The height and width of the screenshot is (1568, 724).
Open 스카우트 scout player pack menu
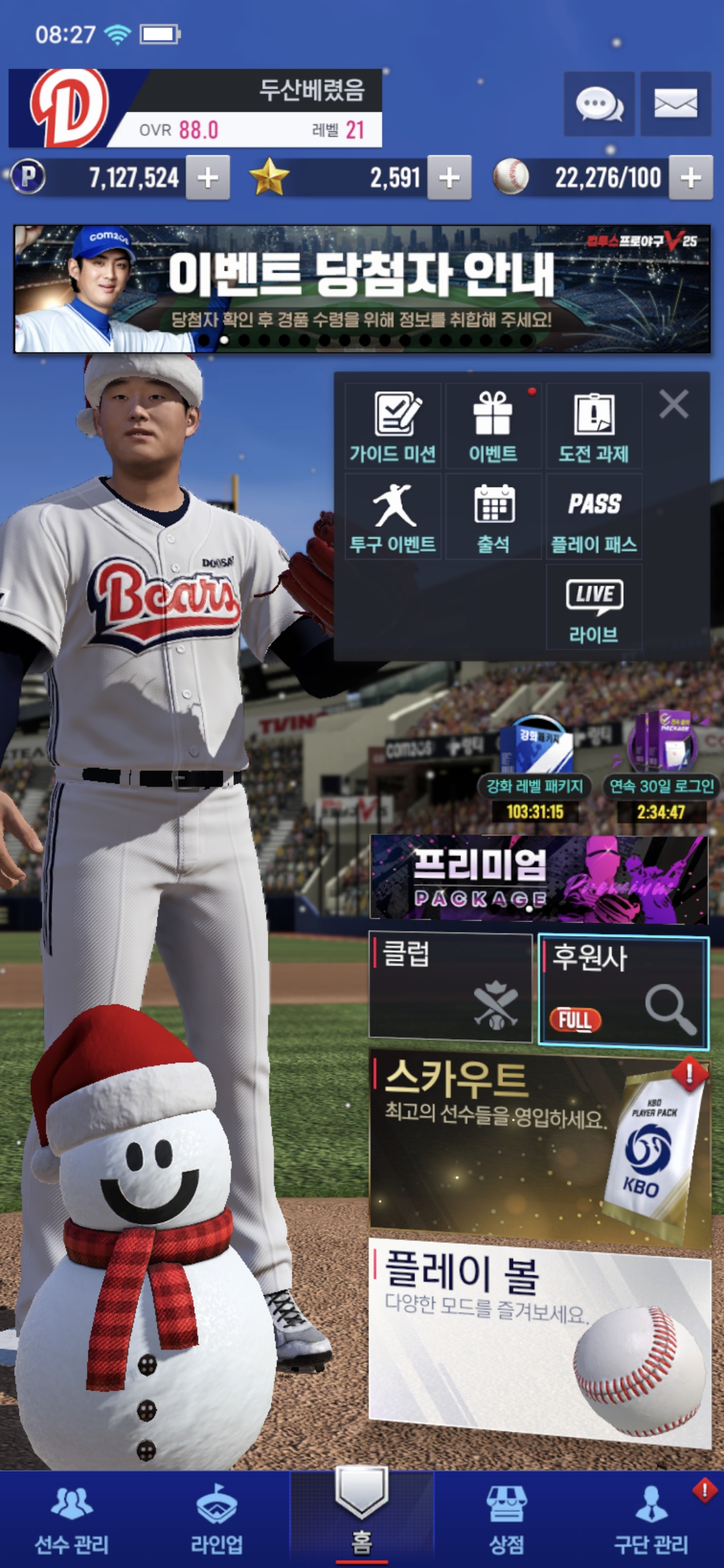539,1145
